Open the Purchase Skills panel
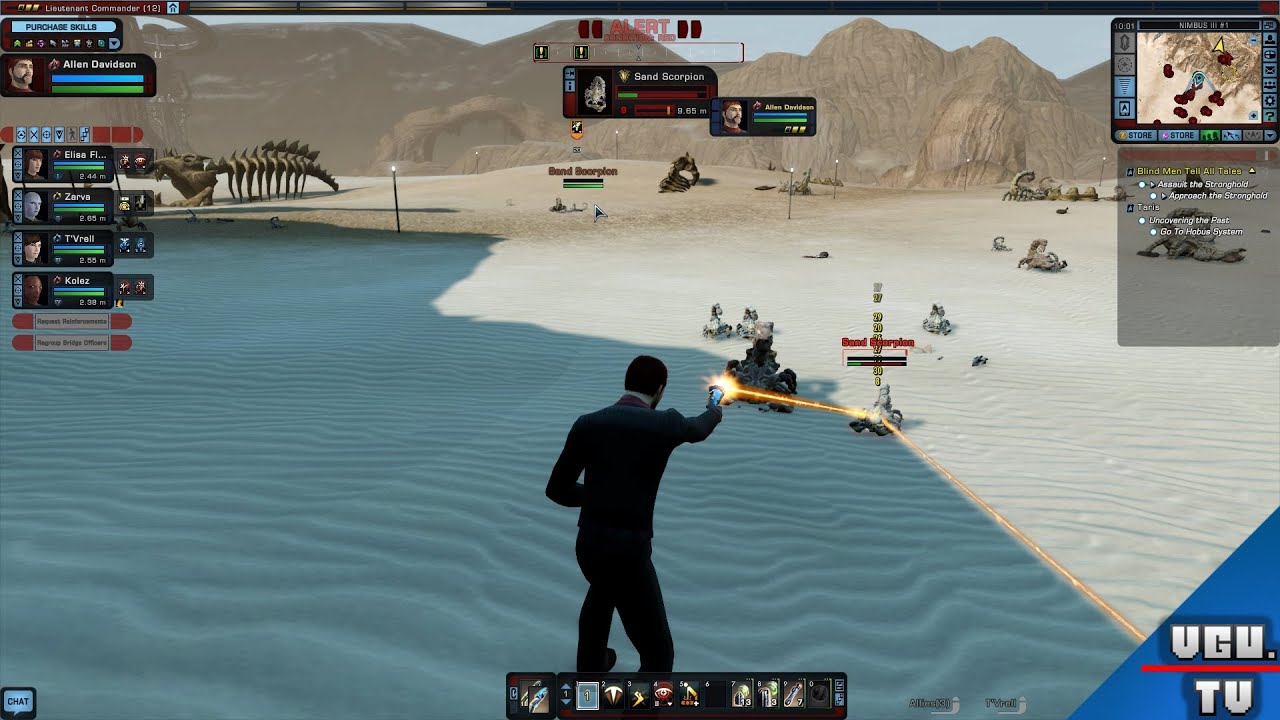The image size is (1280, 720). (x=61, y=27)
